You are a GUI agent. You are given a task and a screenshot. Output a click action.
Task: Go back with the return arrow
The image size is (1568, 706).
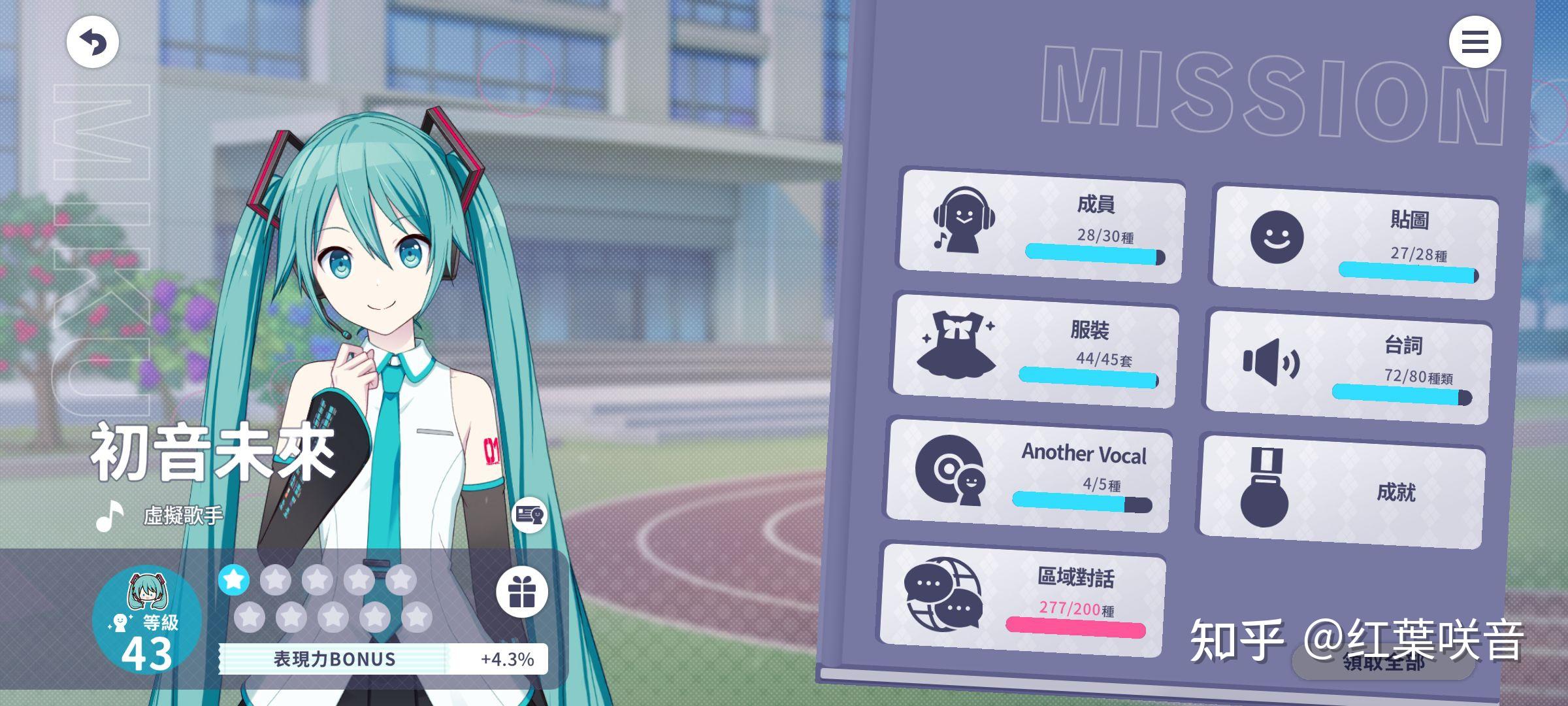[92, 42]
